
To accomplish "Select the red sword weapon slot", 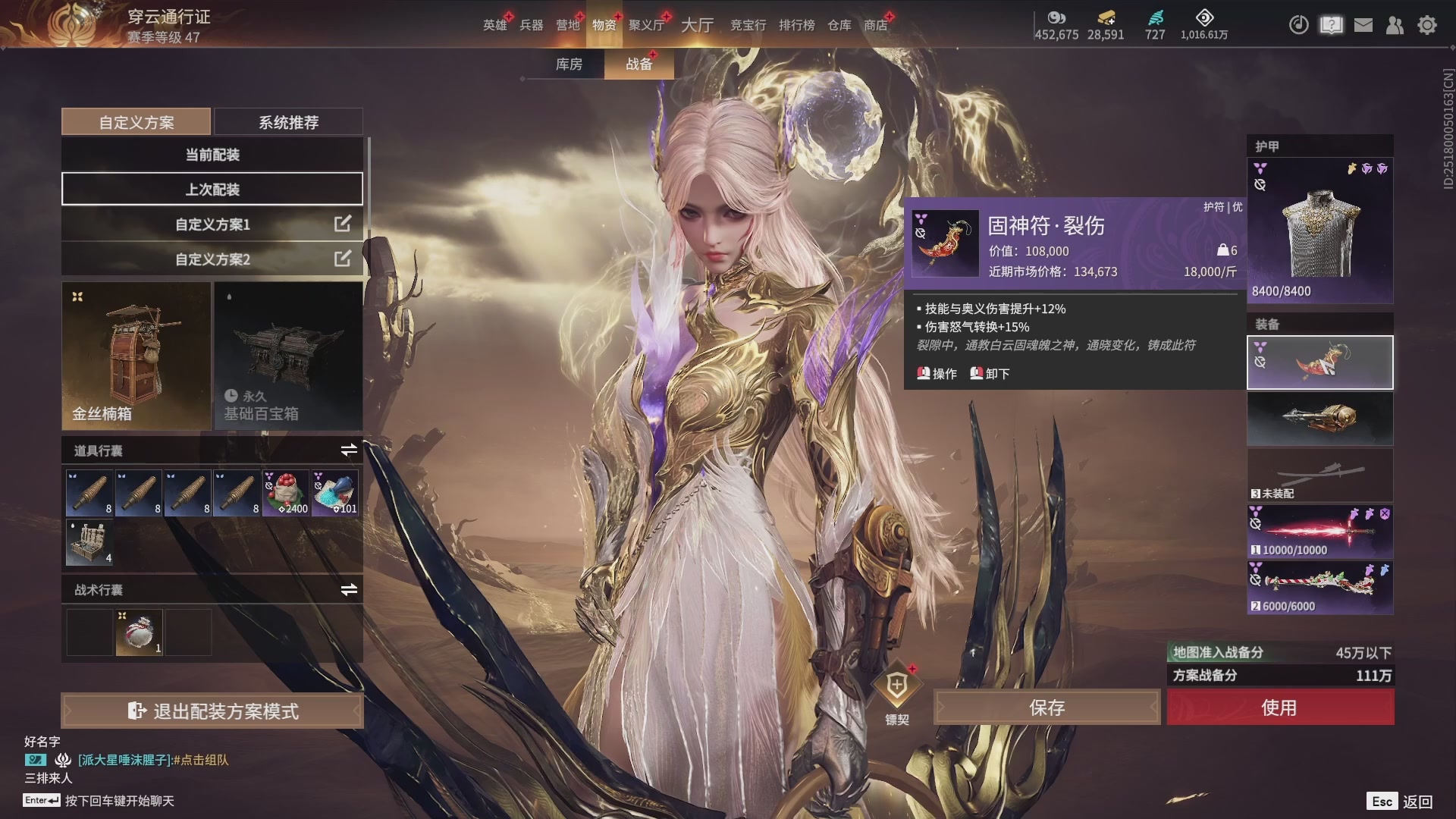I will pyautogui.click(x=1319, y=531).
